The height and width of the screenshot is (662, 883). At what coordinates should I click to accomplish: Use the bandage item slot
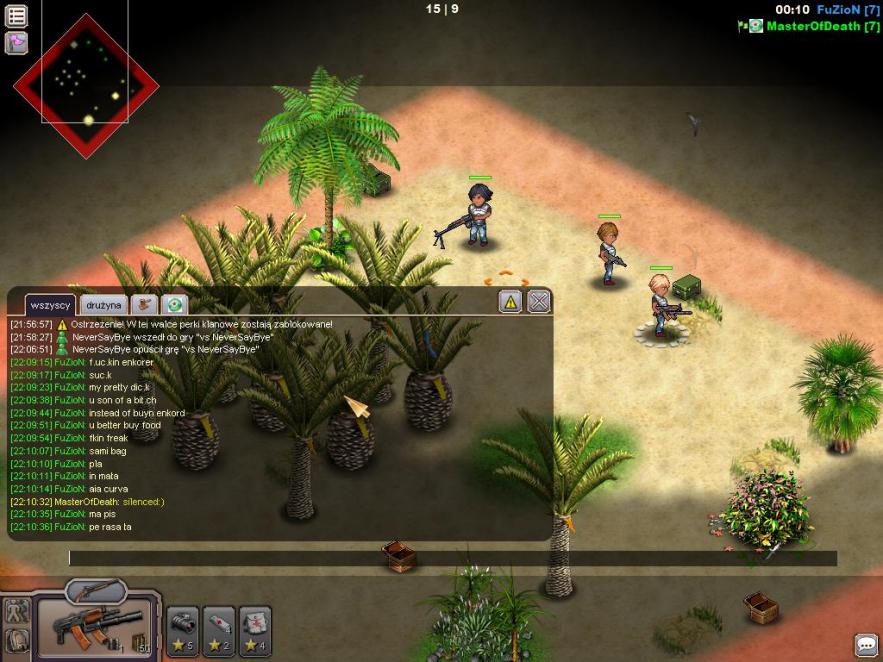(x=219, y=630)
